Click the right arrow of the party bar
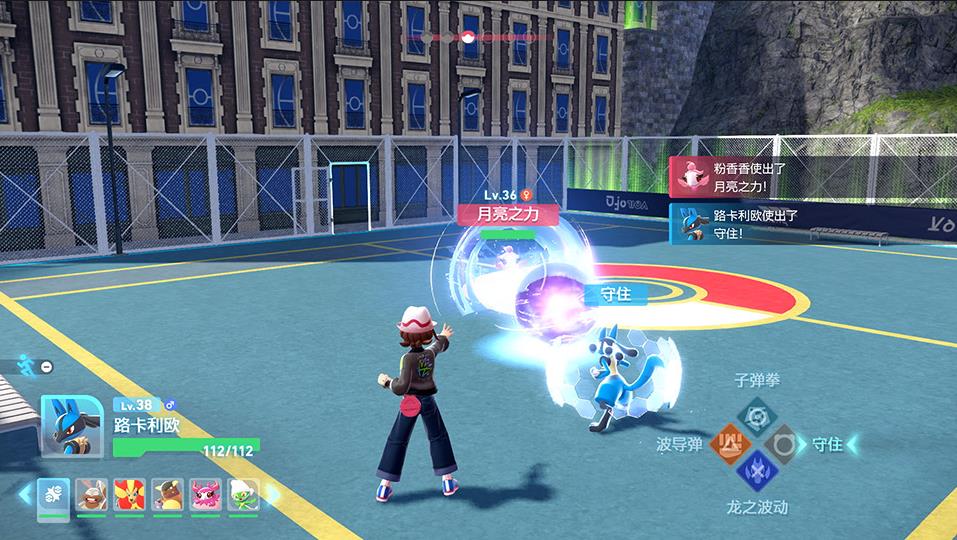The width and height of the screenshot is (957, 540). pos(272,494)
